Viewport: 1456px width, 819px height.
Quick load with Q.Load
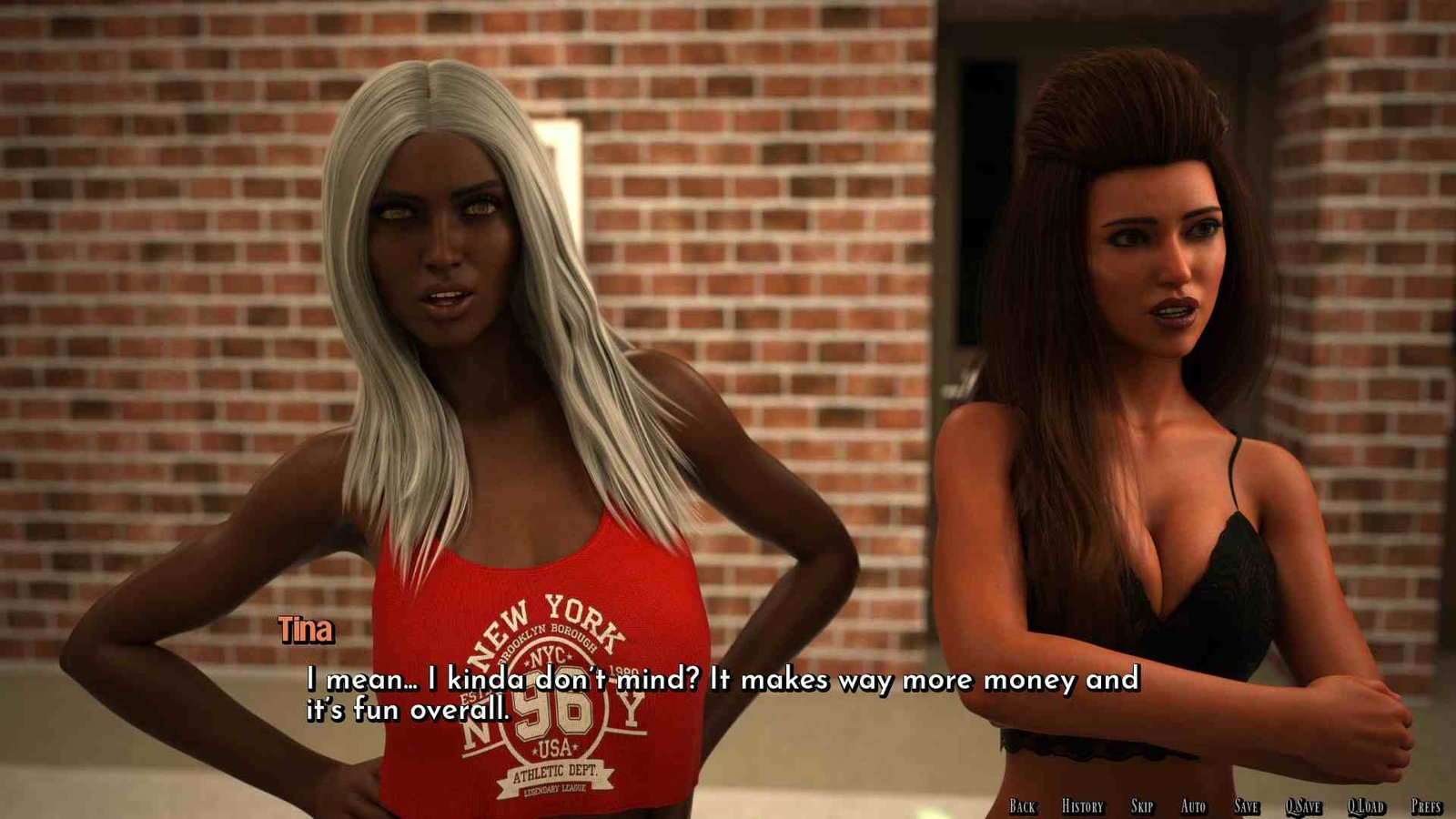pyautogui.click(x=1366, y=806)
